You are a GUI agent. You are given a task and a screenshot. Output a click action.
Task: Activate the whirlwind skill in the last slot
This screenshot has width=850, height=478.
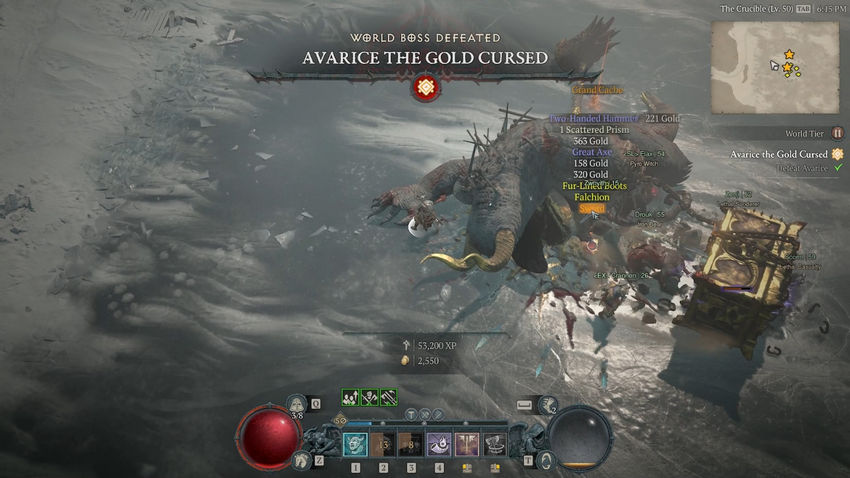(494, 444)
